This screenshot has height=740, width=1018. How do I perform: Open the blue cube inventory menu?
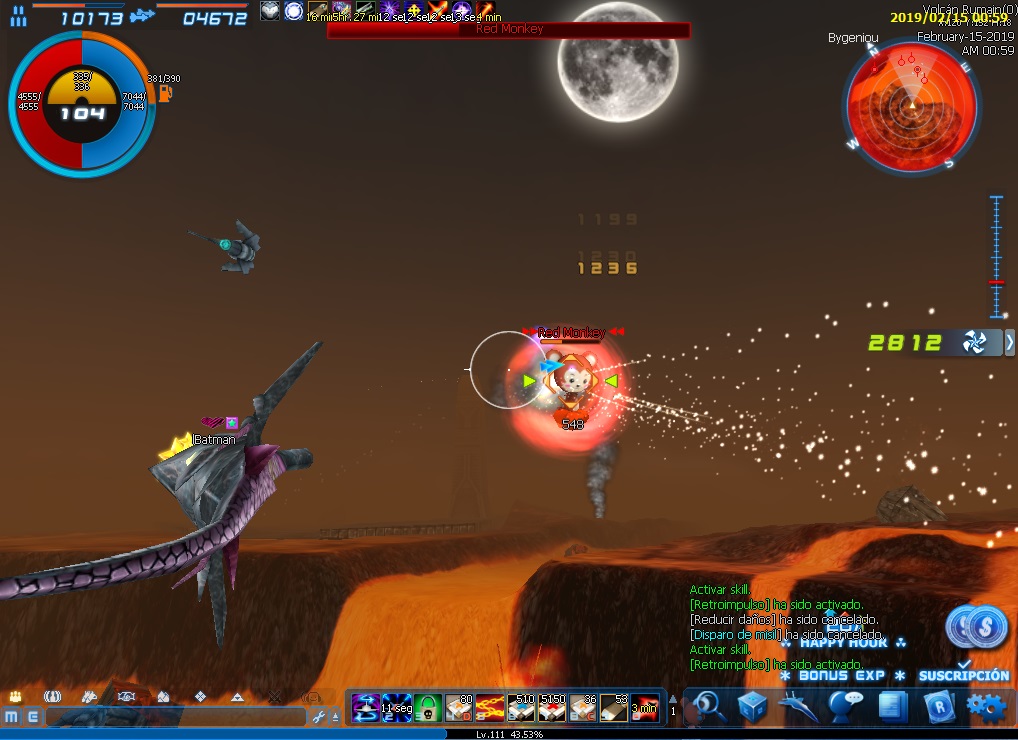point(753,707)
